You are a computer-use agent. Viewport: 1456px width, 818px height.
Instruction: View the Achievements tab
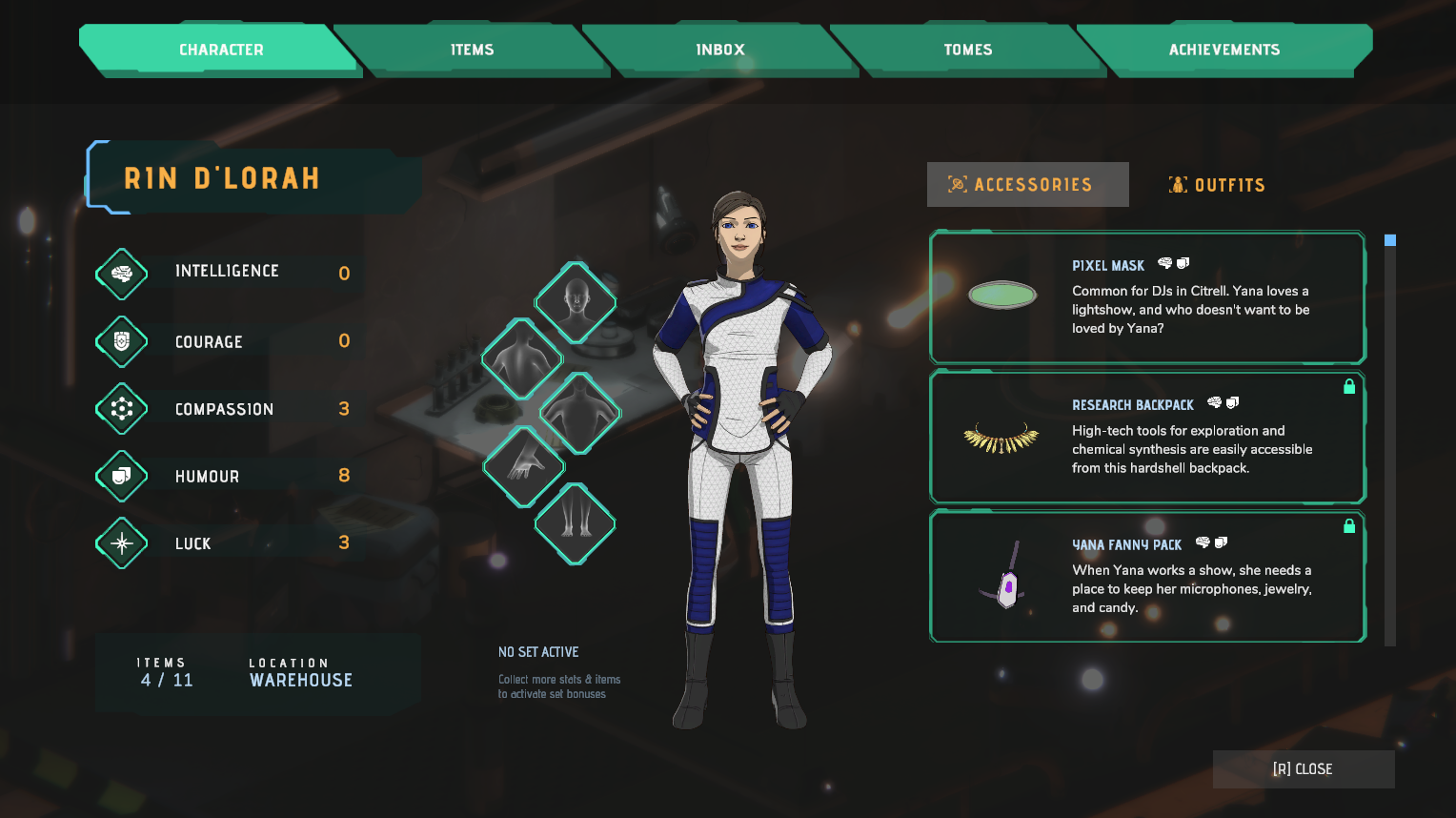[1223, 50]
